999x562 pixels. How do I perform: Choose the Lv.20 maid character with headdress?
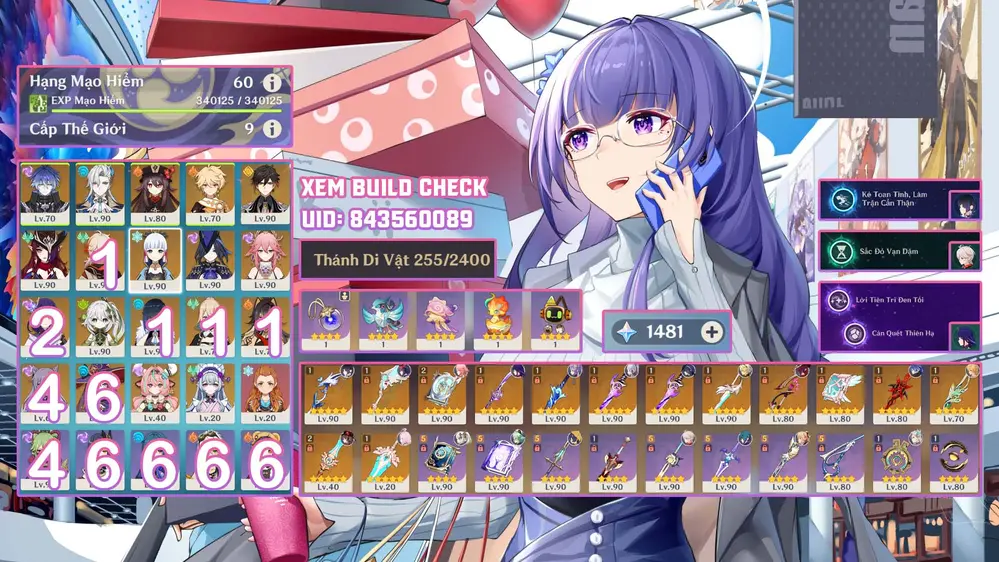click(210, 392)
